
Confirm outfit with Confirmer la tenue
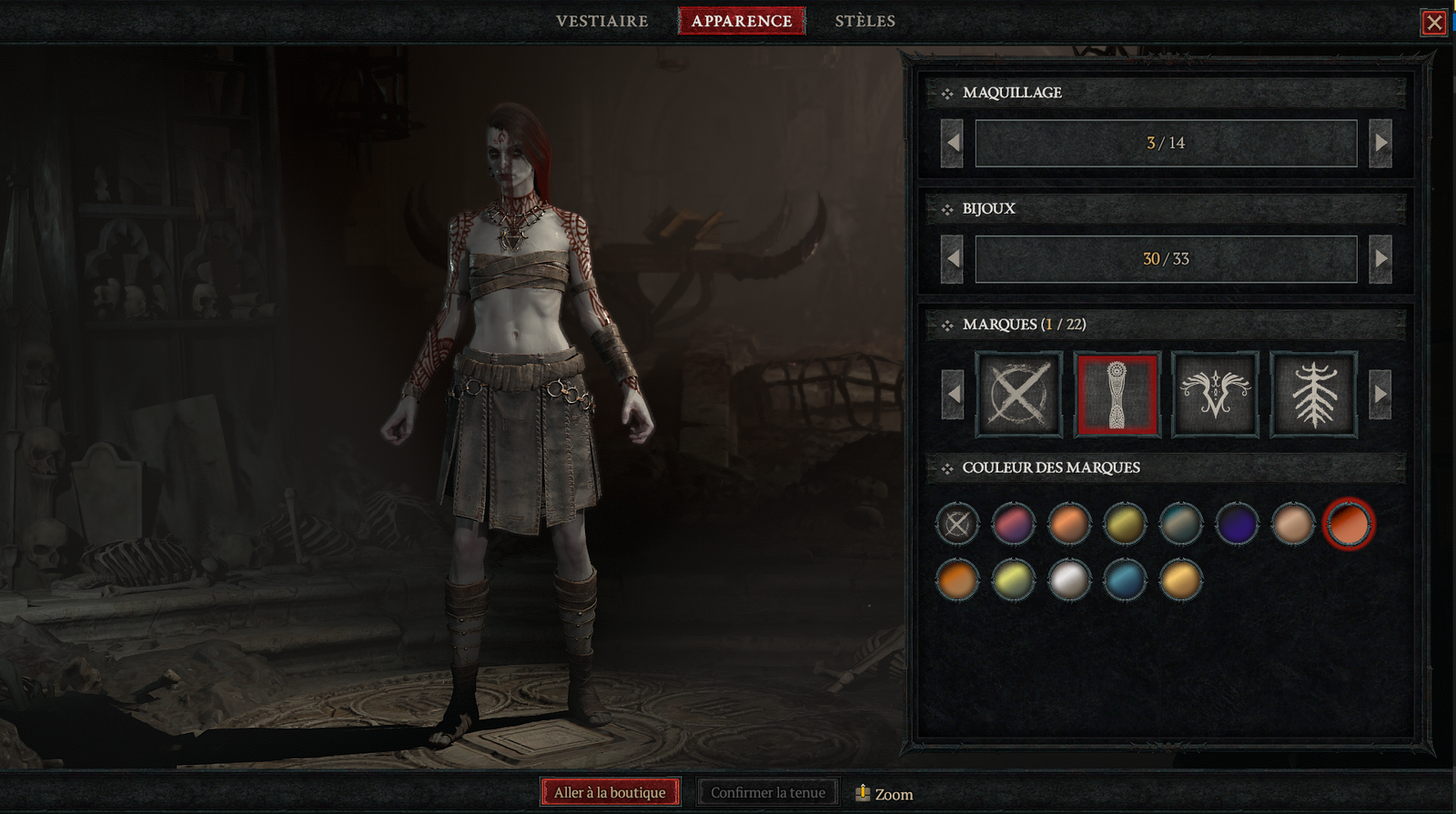click(768, 792)
